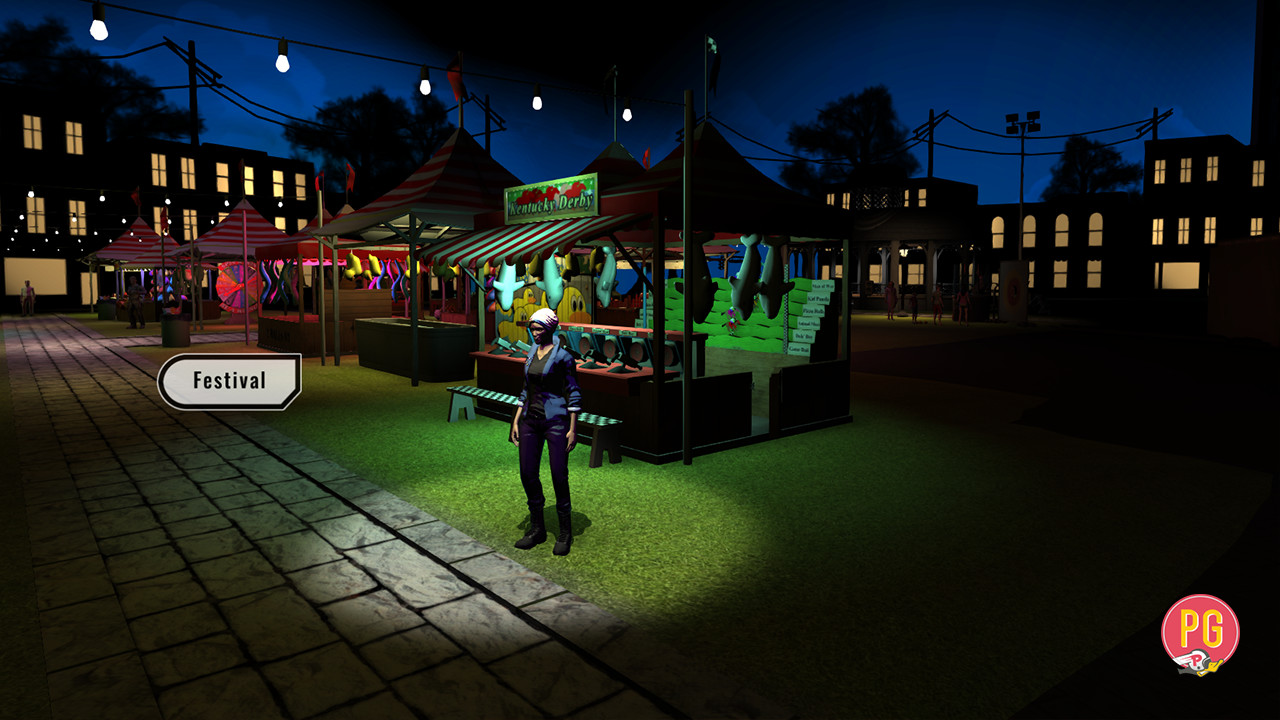The height and width of the screenshot is (720, 1280).
Task: Select Hot Pretzels on the menu board
Action: (819, 299)
